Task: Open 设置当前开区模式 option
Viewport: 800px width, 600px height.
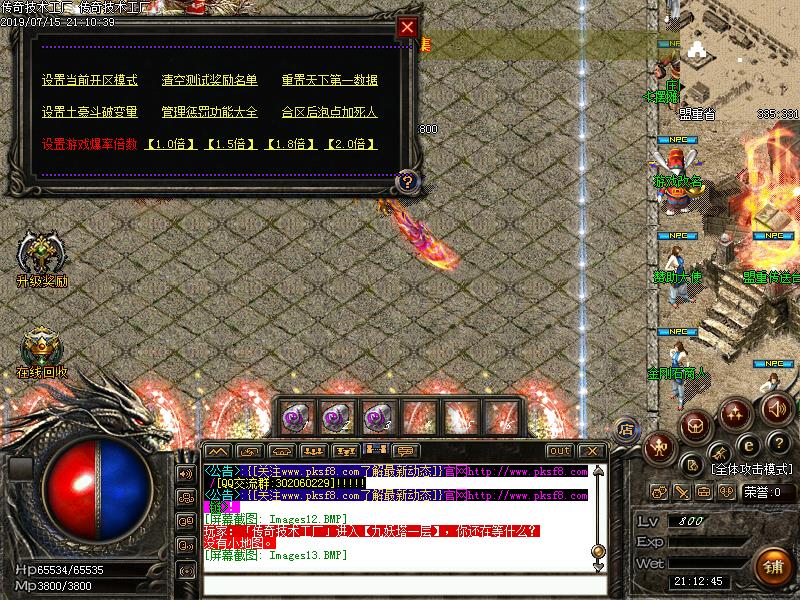Action: [90, 80]
